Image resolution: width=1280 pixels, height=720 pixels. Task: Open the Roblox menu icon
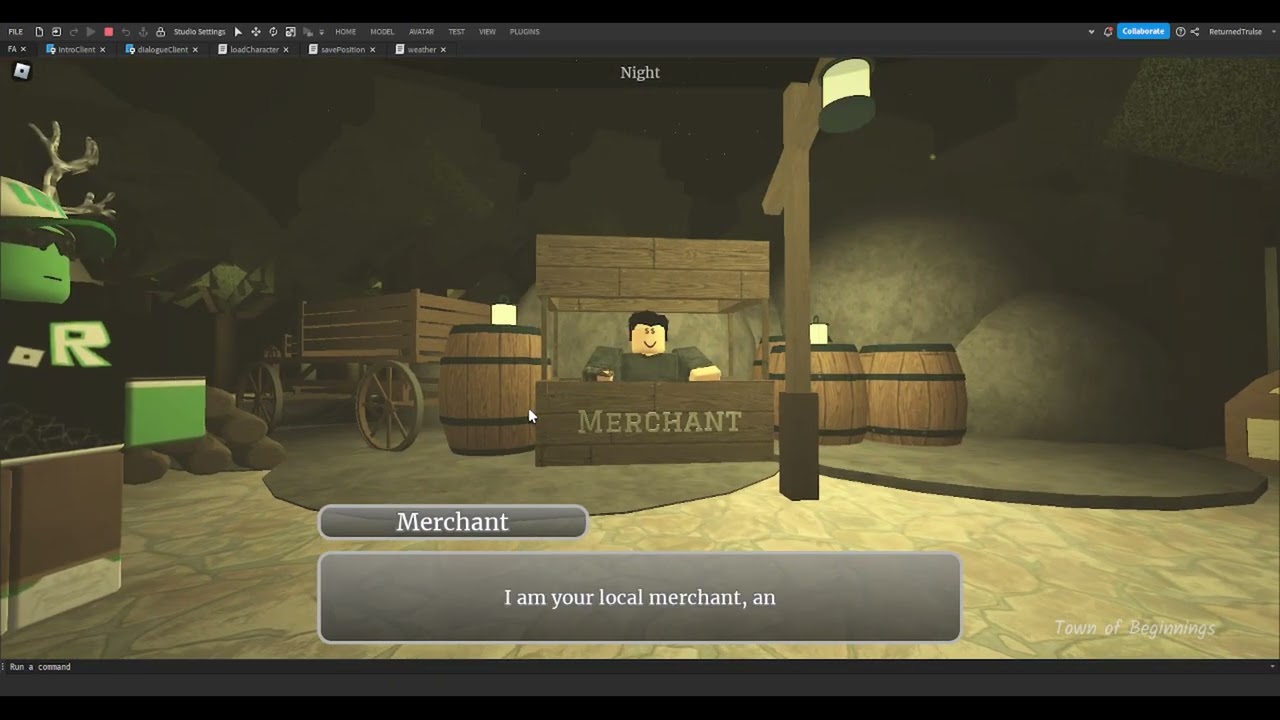pos(22,71)
